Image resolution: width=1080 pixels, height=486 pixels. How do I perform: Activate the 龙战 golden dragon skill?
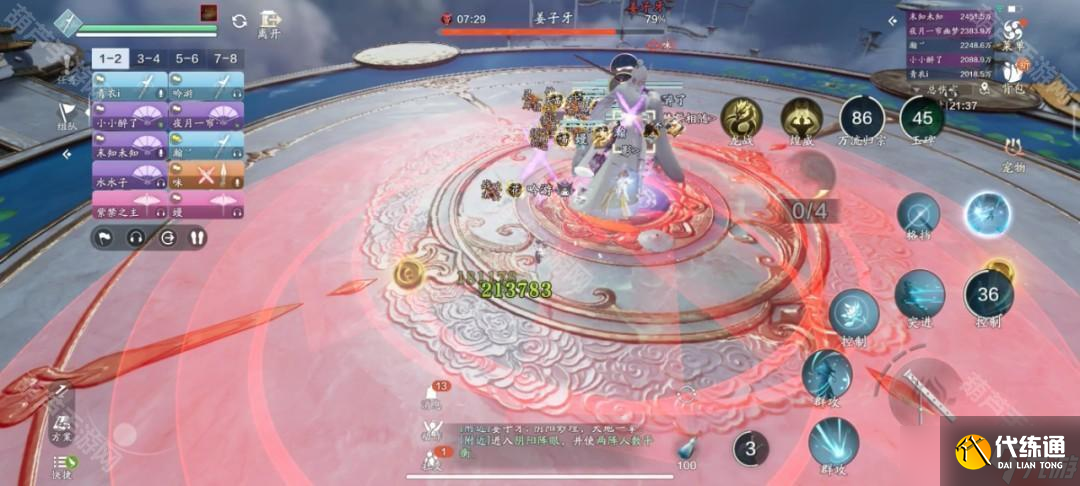[x=741, y=117]
